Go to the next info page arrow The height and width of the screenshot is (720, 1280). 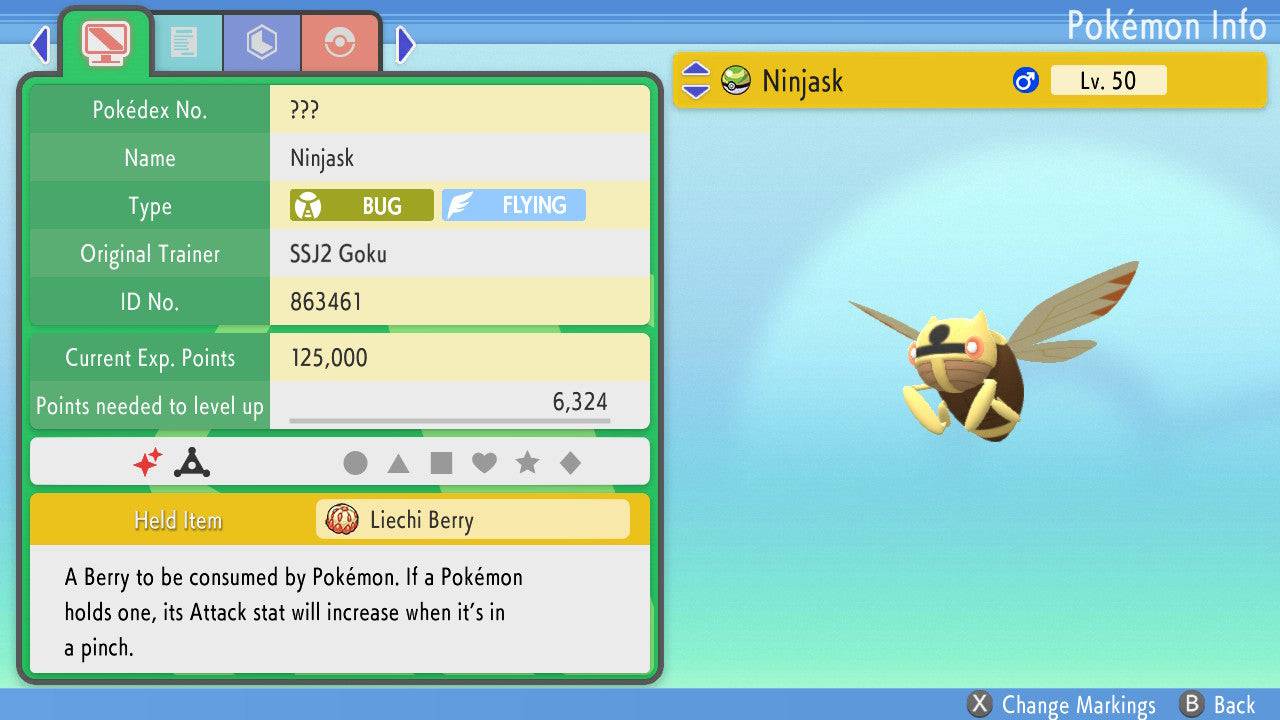405,44
